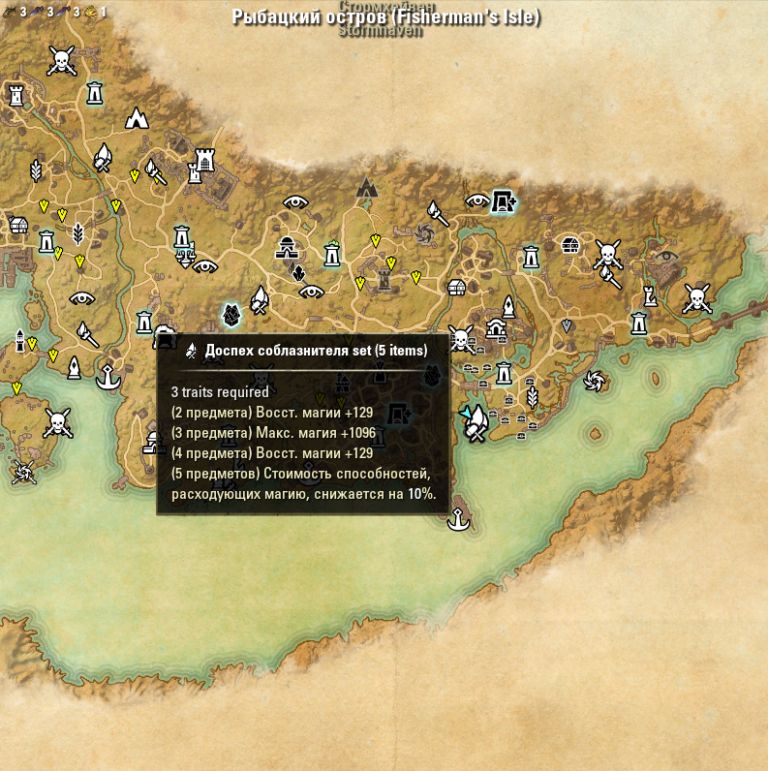
Task: Select the grey shield map marker
Action: click(566, 326)
